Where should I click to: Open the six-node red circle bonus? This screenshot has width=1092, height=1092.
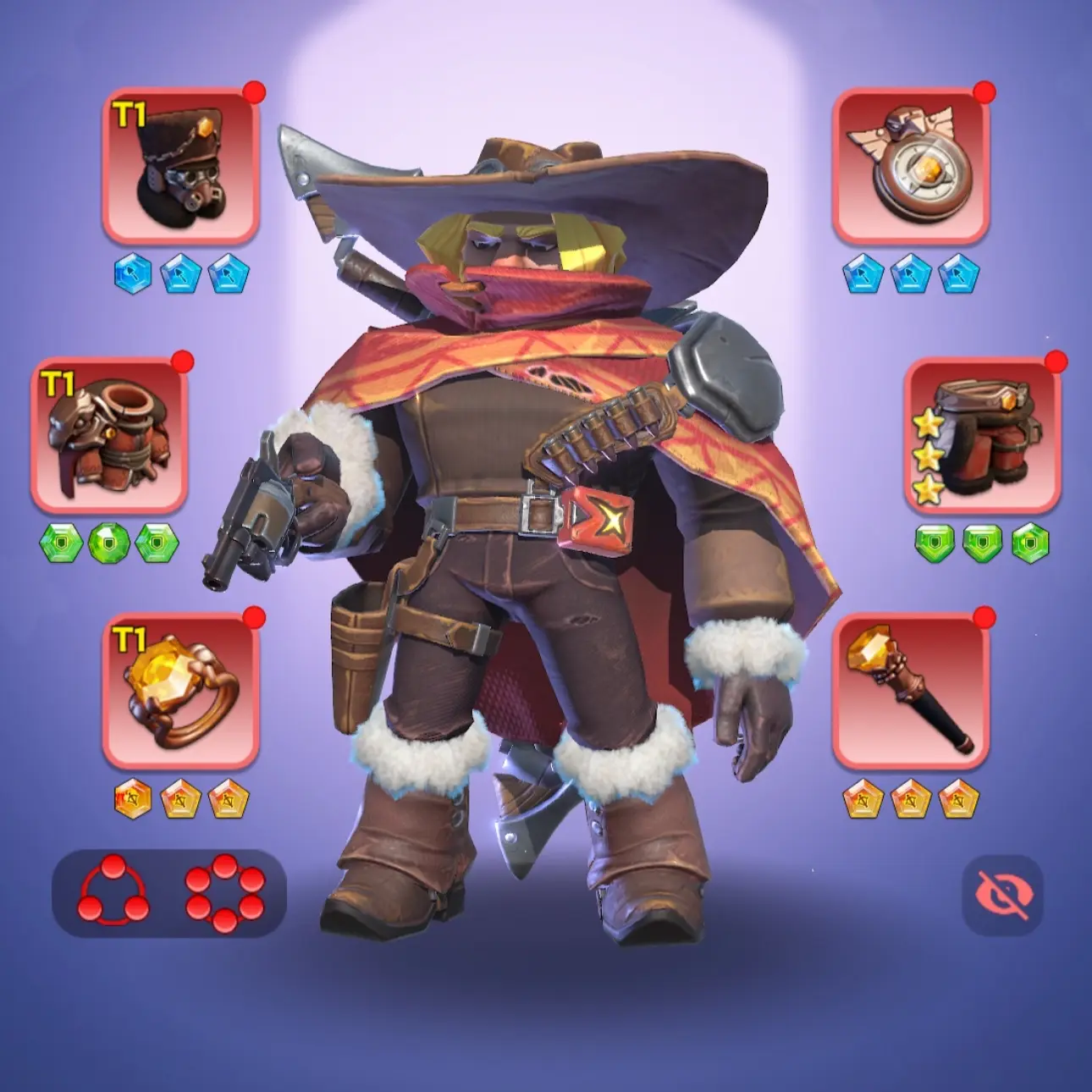coord(224,892)
